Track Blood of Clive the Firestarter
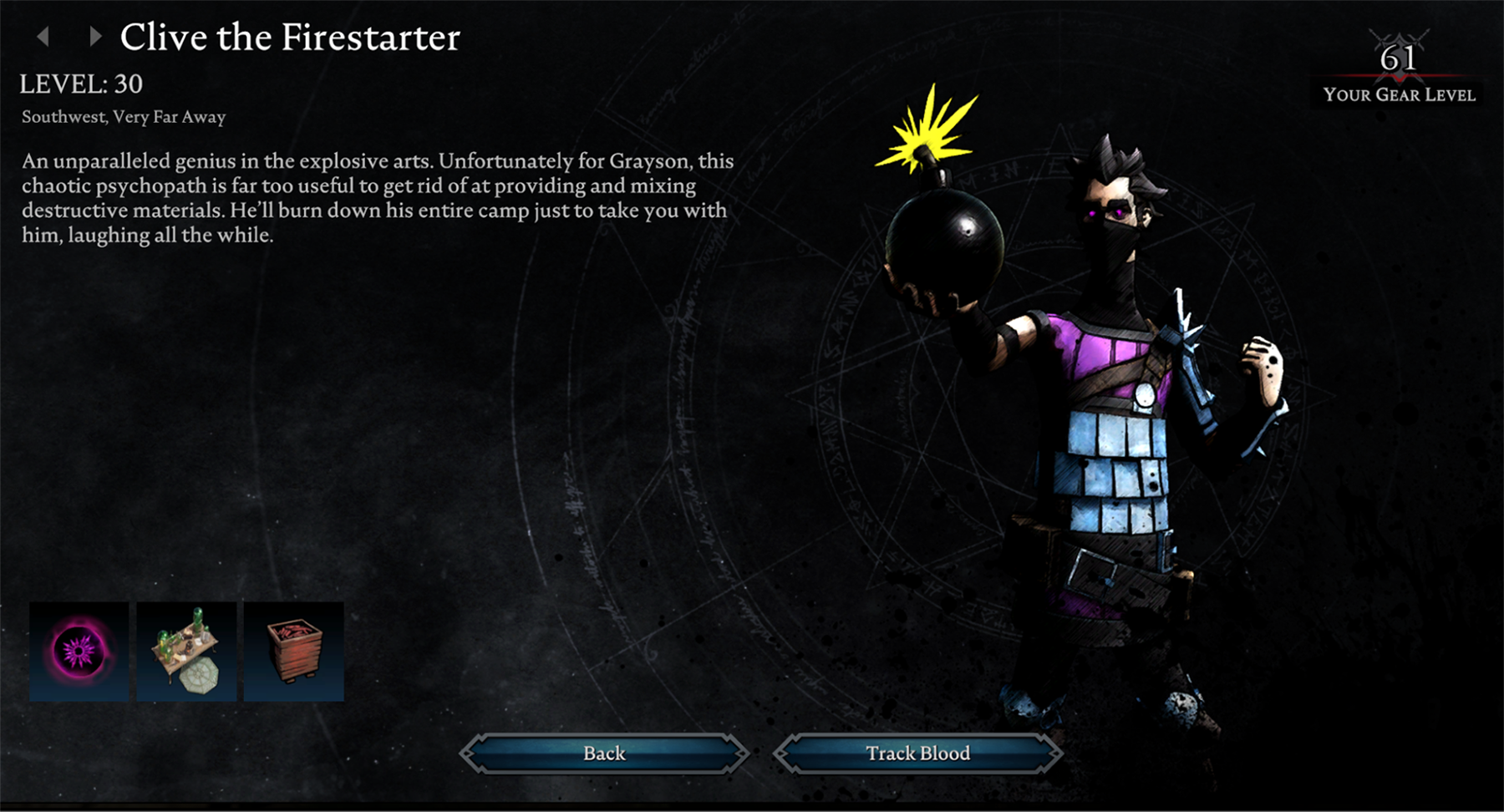The width and height of the screenshot is (1504, 812). point(917,754)
